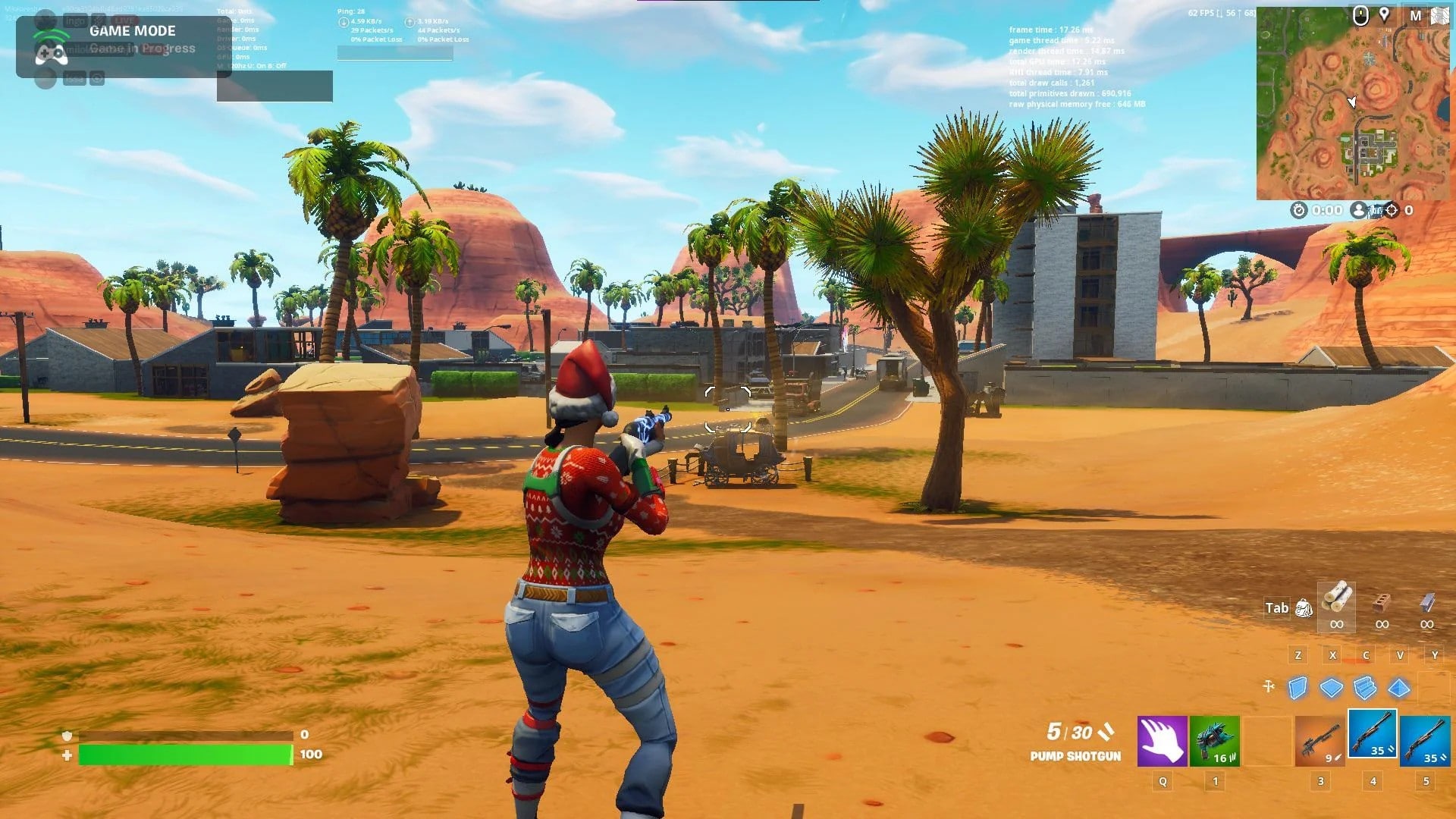The image size is (1456, 819).
Task: Toggle the microphone icon in the overlay
Action: click(x=99, y=20)
